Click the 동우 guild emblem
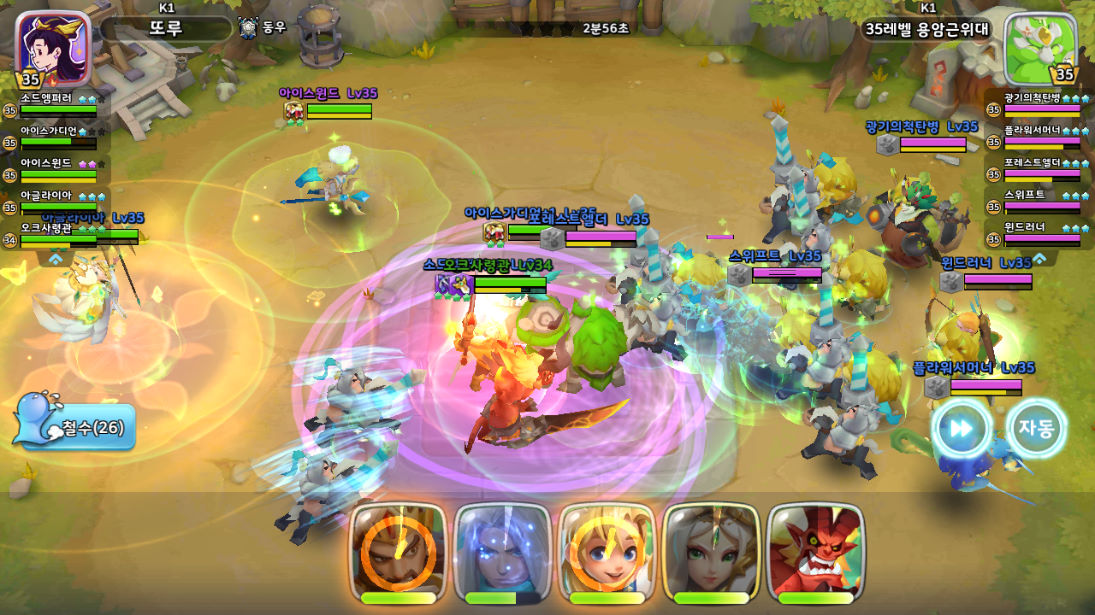This screenshot has width=1095, height=615. [249, 28]
